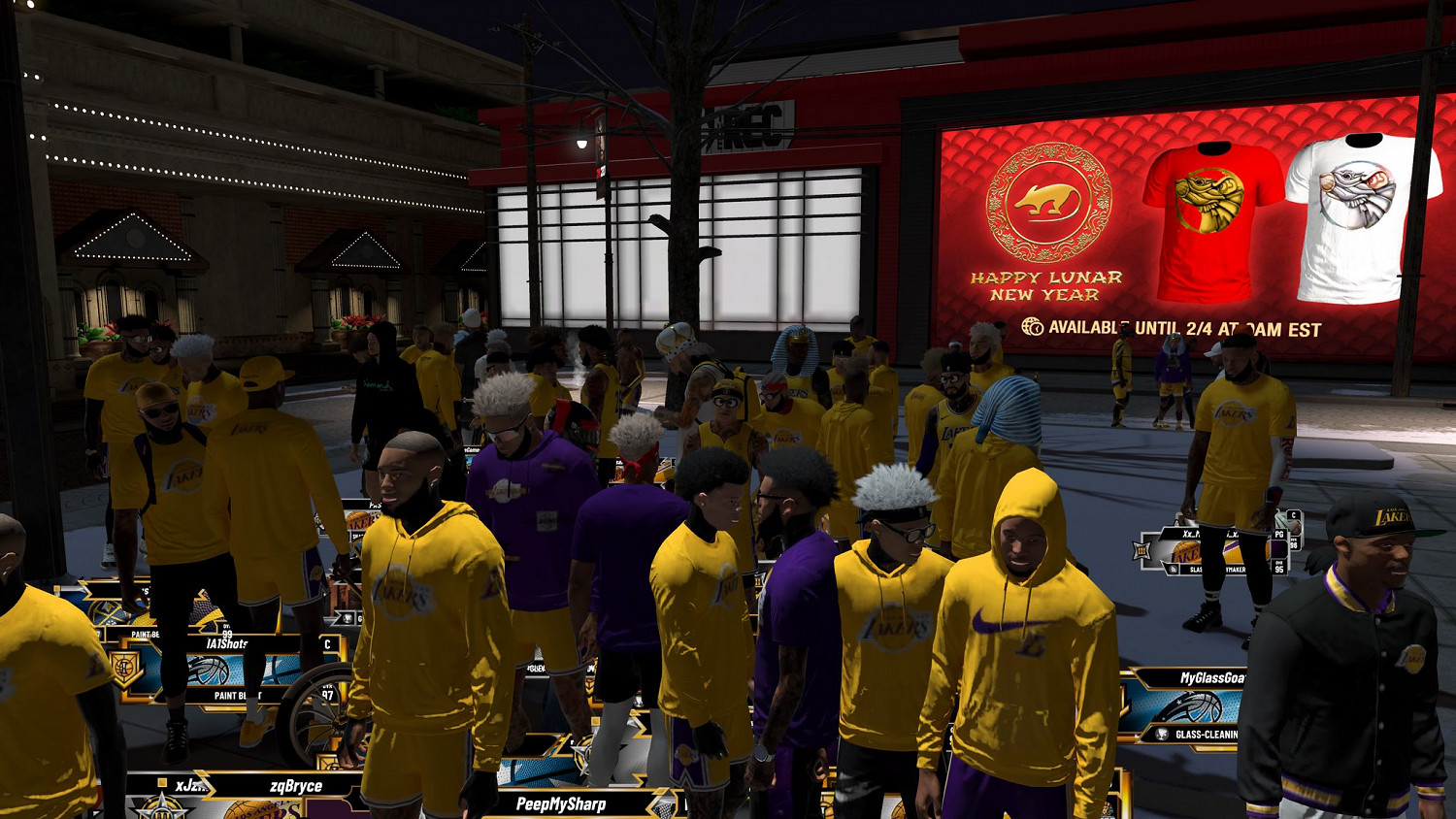Select the Orlando Magic logo on IA1Shots nameplate
The width and height of the screenshot is (1456, 819).
209,668
